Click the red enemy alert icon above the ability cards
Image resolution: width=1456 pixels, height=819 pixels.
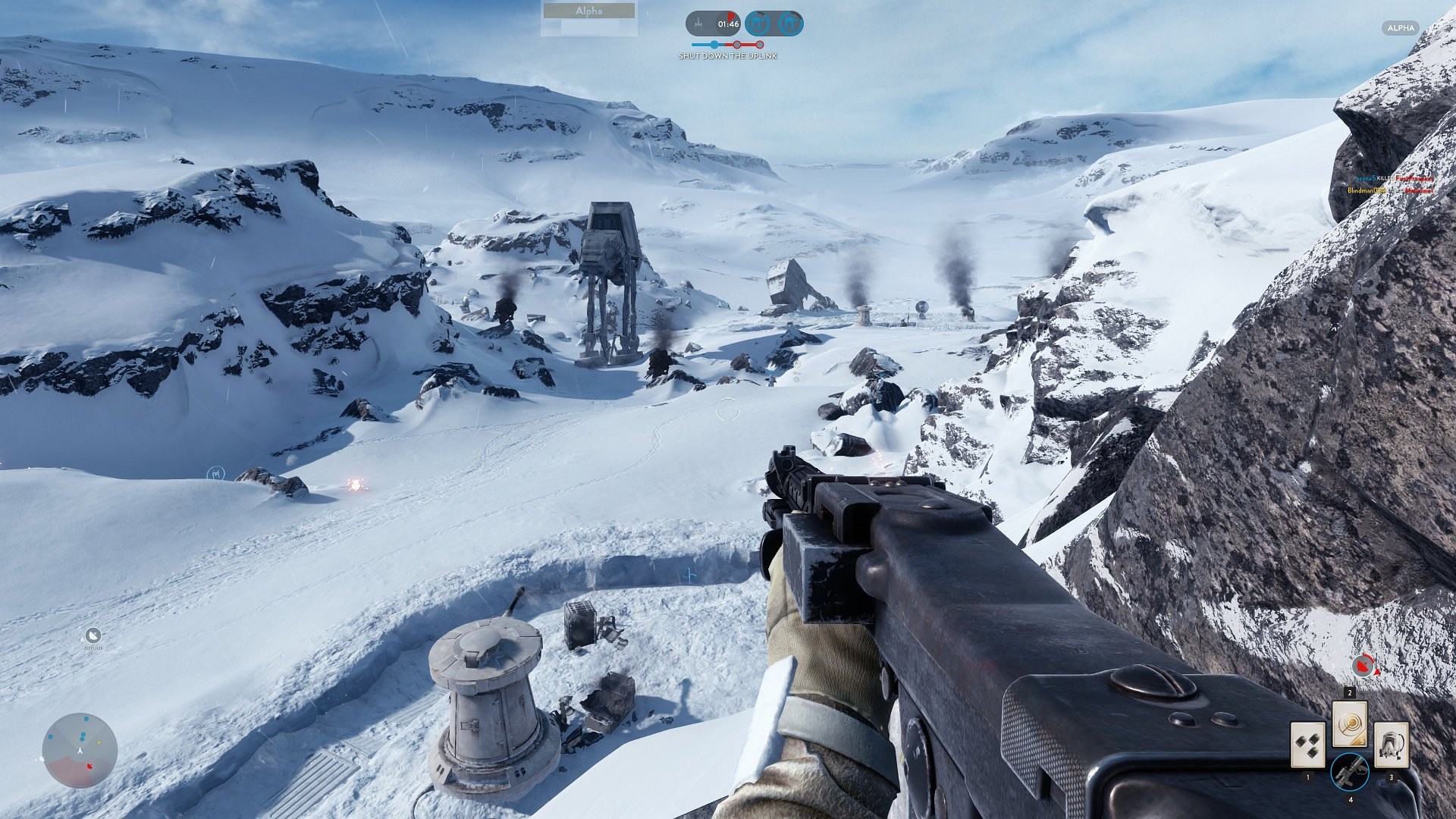coord(1362,666)
